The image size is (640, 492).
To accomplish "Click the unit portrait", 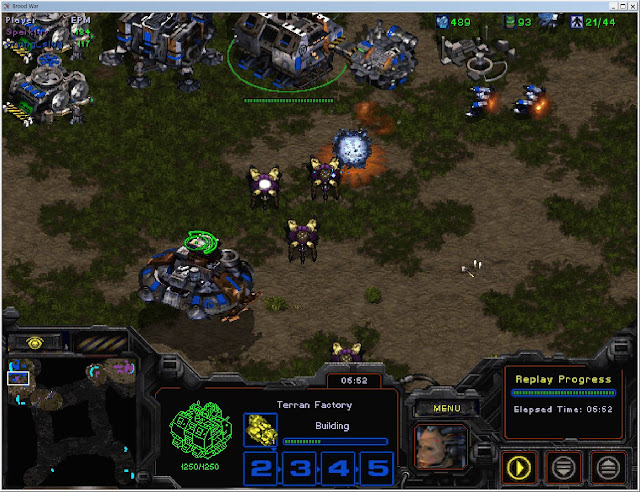I will (x=440, y=447).
